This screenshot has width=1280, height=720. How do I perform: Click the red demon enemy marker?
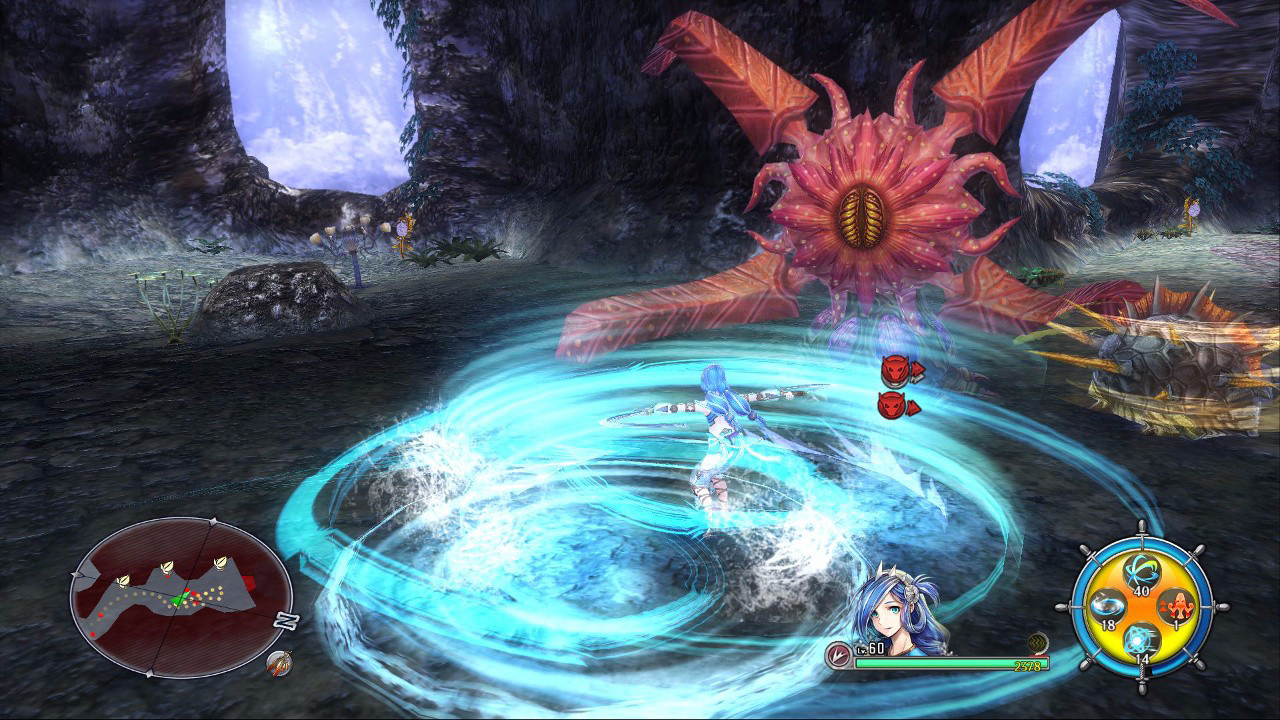tap(895, 371)
